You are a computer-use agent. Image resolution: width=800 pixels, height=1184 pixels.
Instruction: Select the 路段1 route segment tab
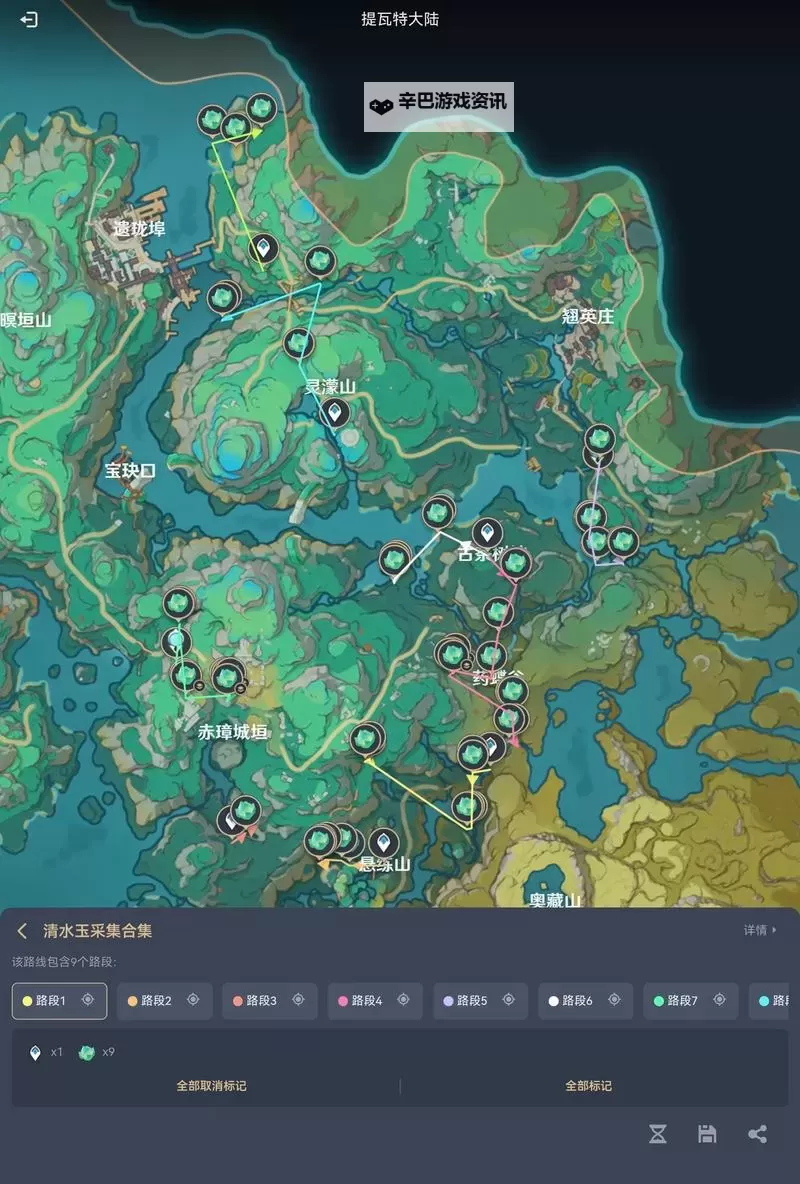coord(50,1000)
